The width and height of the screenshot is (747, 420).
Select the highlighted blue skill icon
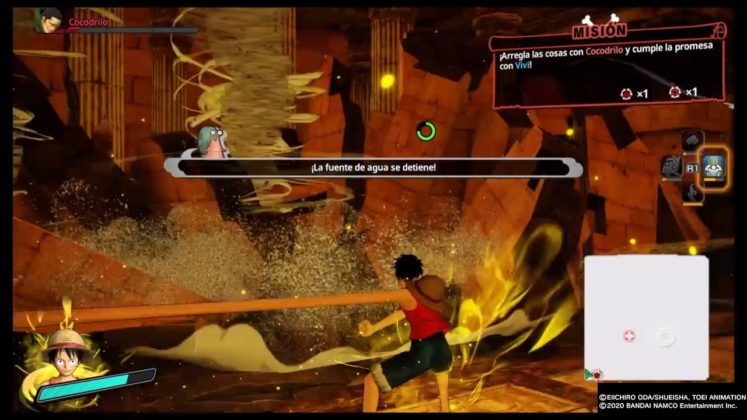coord(714,166)
